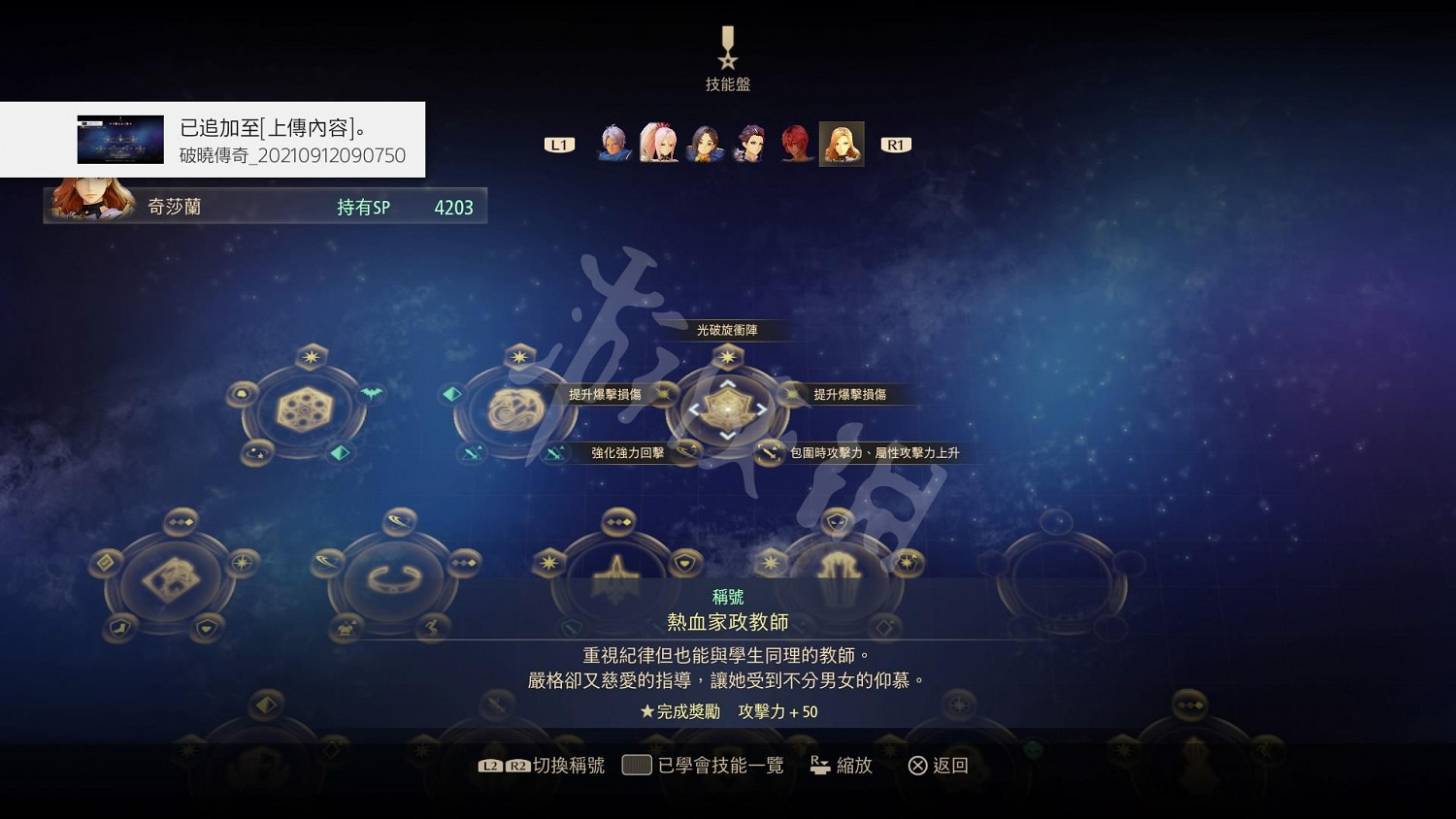Viewport: 1456px width, 819px height.
Task: Click 返回 to go back
Action: pyautogui.click(x=937, y=765)
